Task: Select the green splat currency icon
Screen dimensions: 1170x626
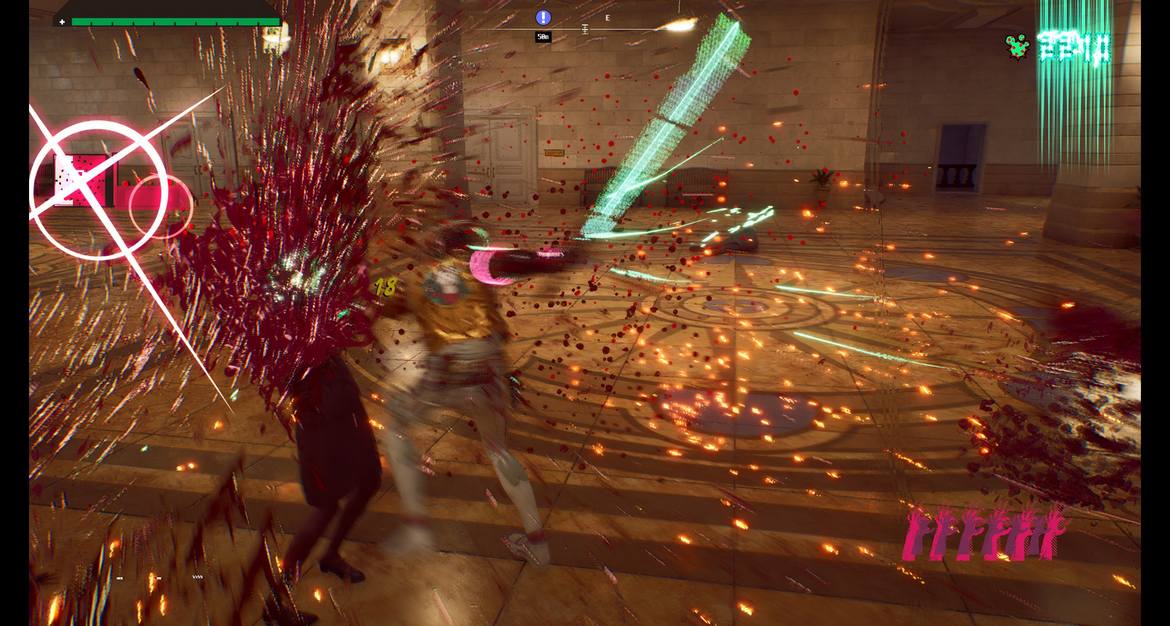Action: click(x=1018, y=45)
